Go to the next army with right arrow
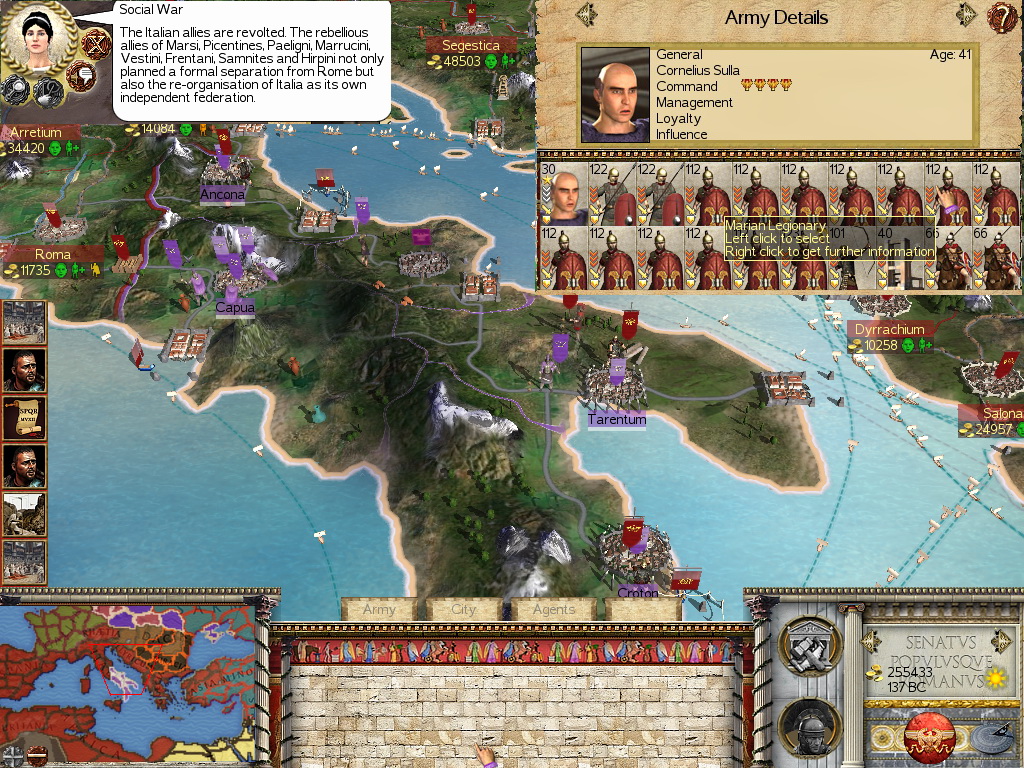This screenshot has width=1024, height=768. [965, 15]
